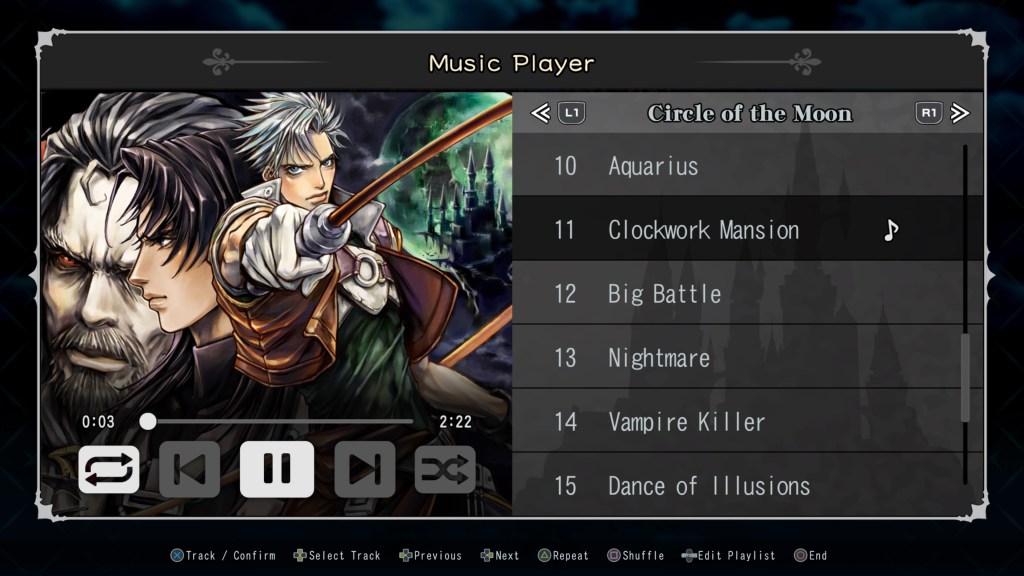
Task: Toggle the shuffle button
Action: (445, 470)
